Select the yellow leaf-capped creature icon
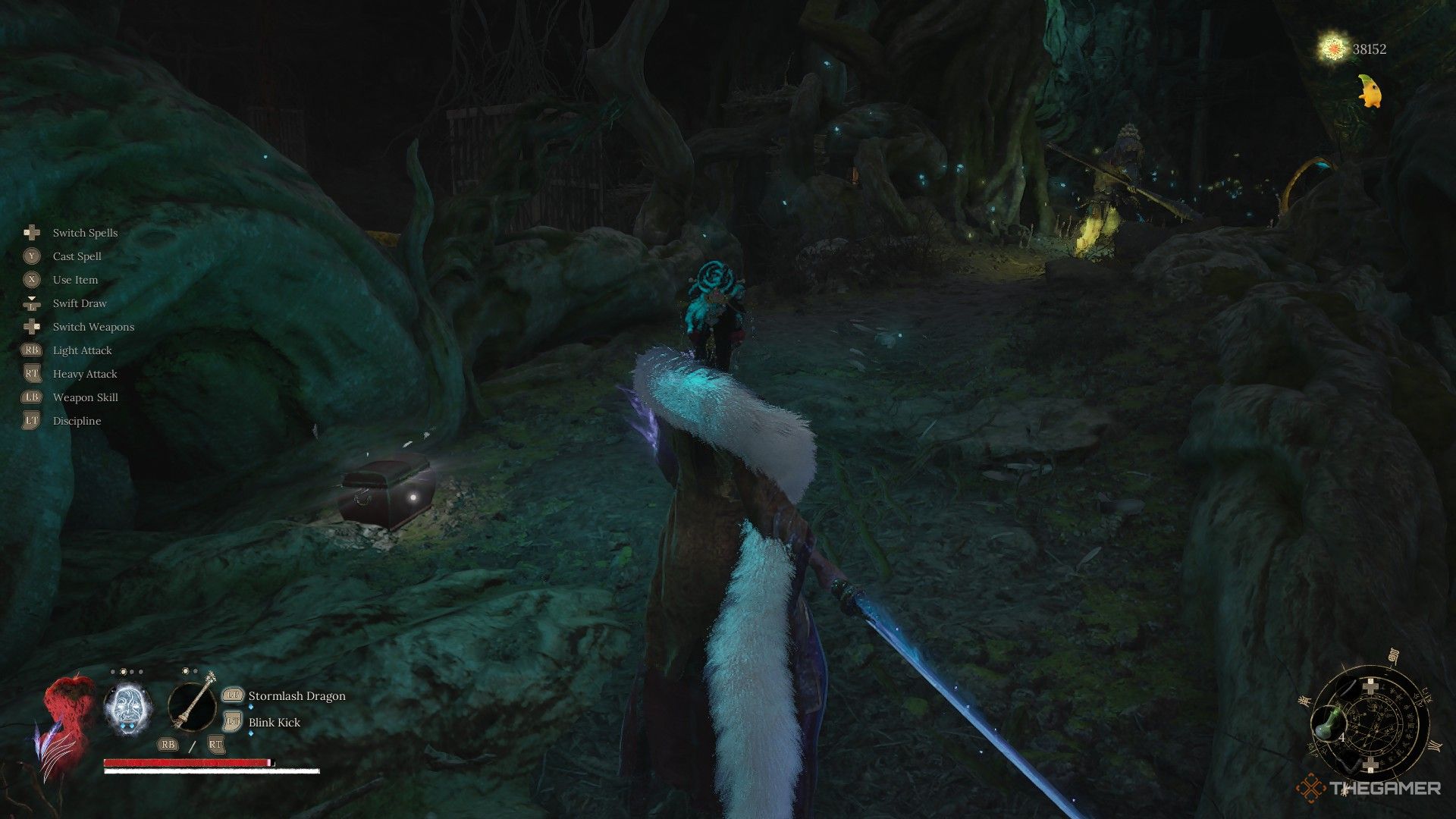The image size is (1456, 819). 1371,90
